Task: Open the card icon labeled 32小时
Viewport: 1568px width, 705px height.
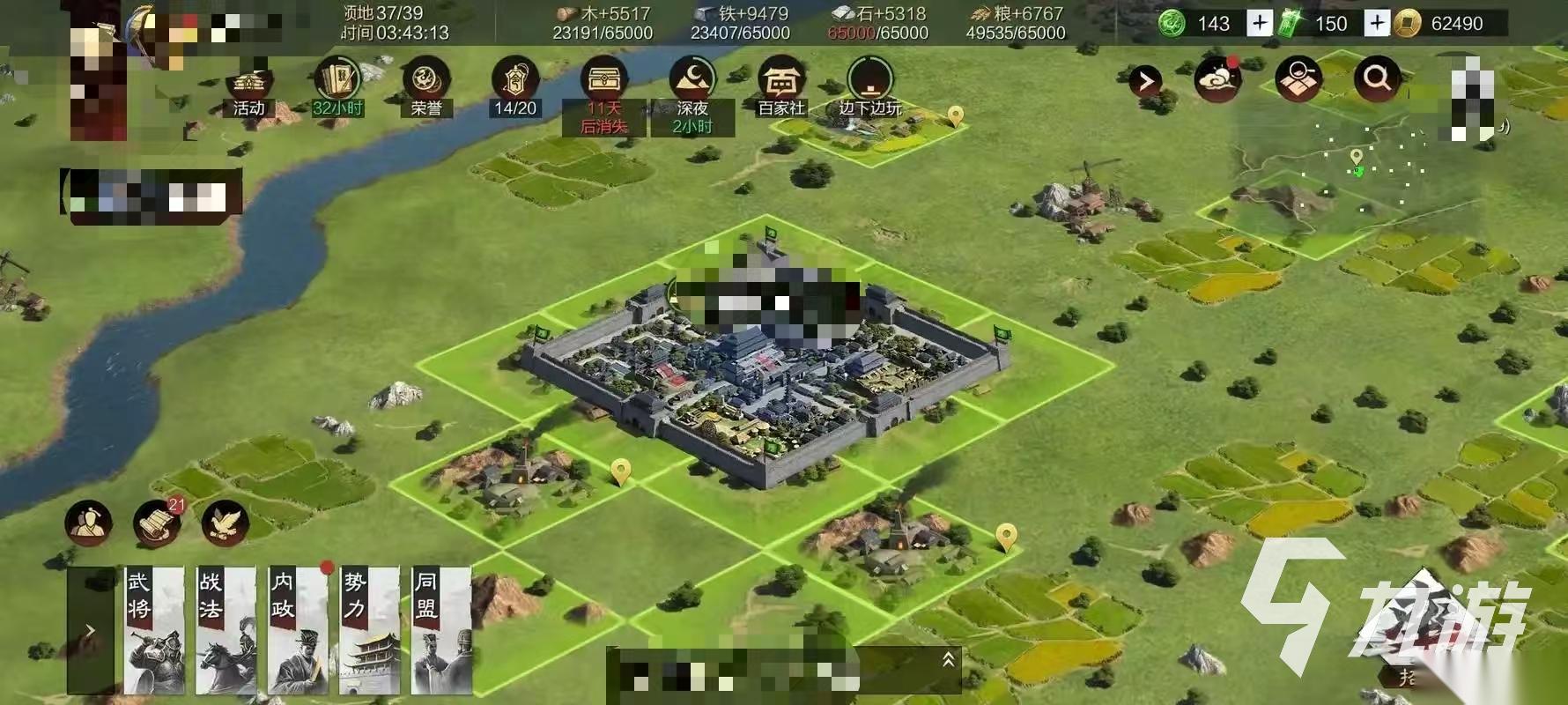Action: pyautogui.click(x=337, y=85)
